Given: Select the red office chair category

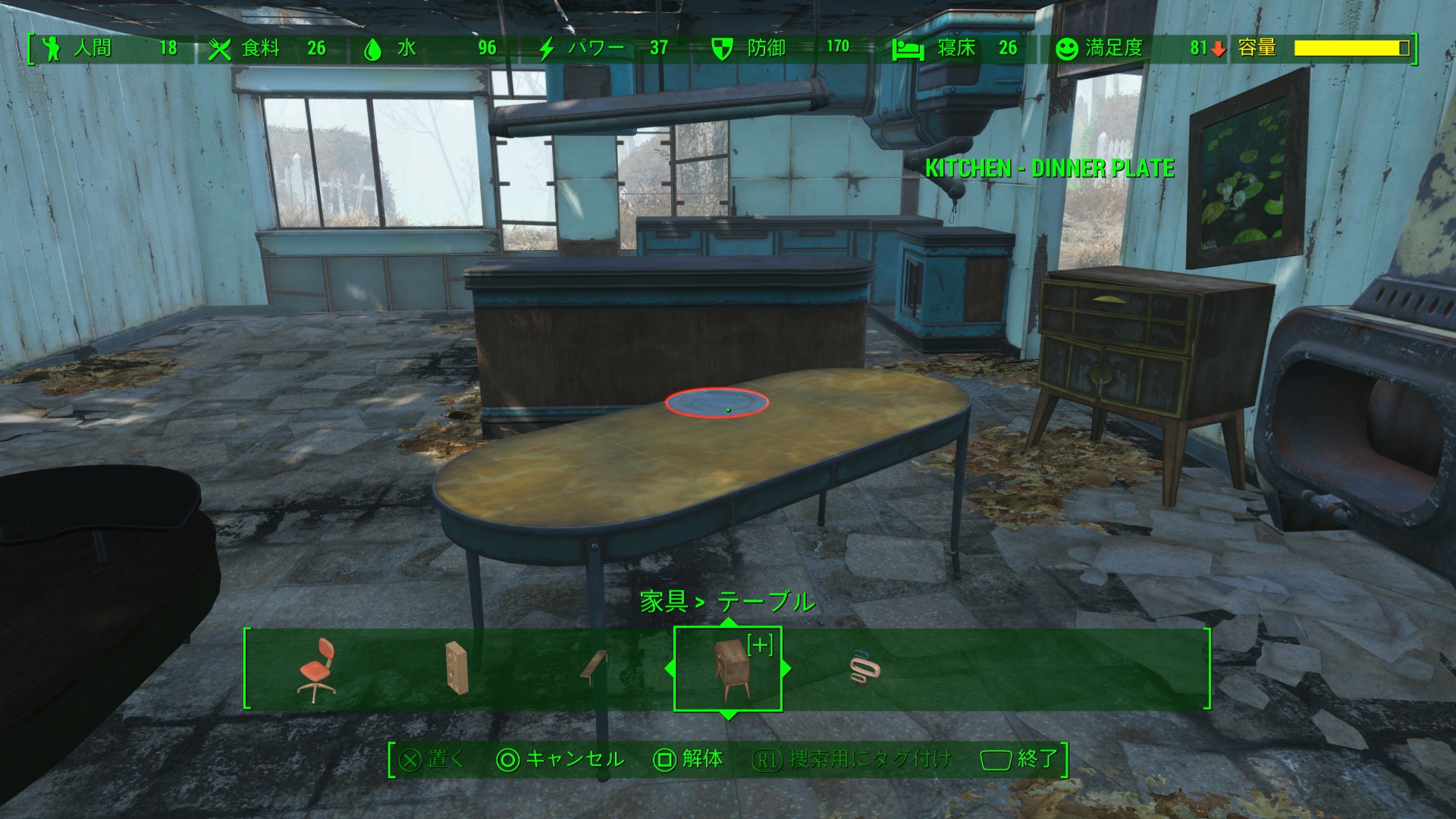Looking at the screenshot, I should (x=317, y=670).
